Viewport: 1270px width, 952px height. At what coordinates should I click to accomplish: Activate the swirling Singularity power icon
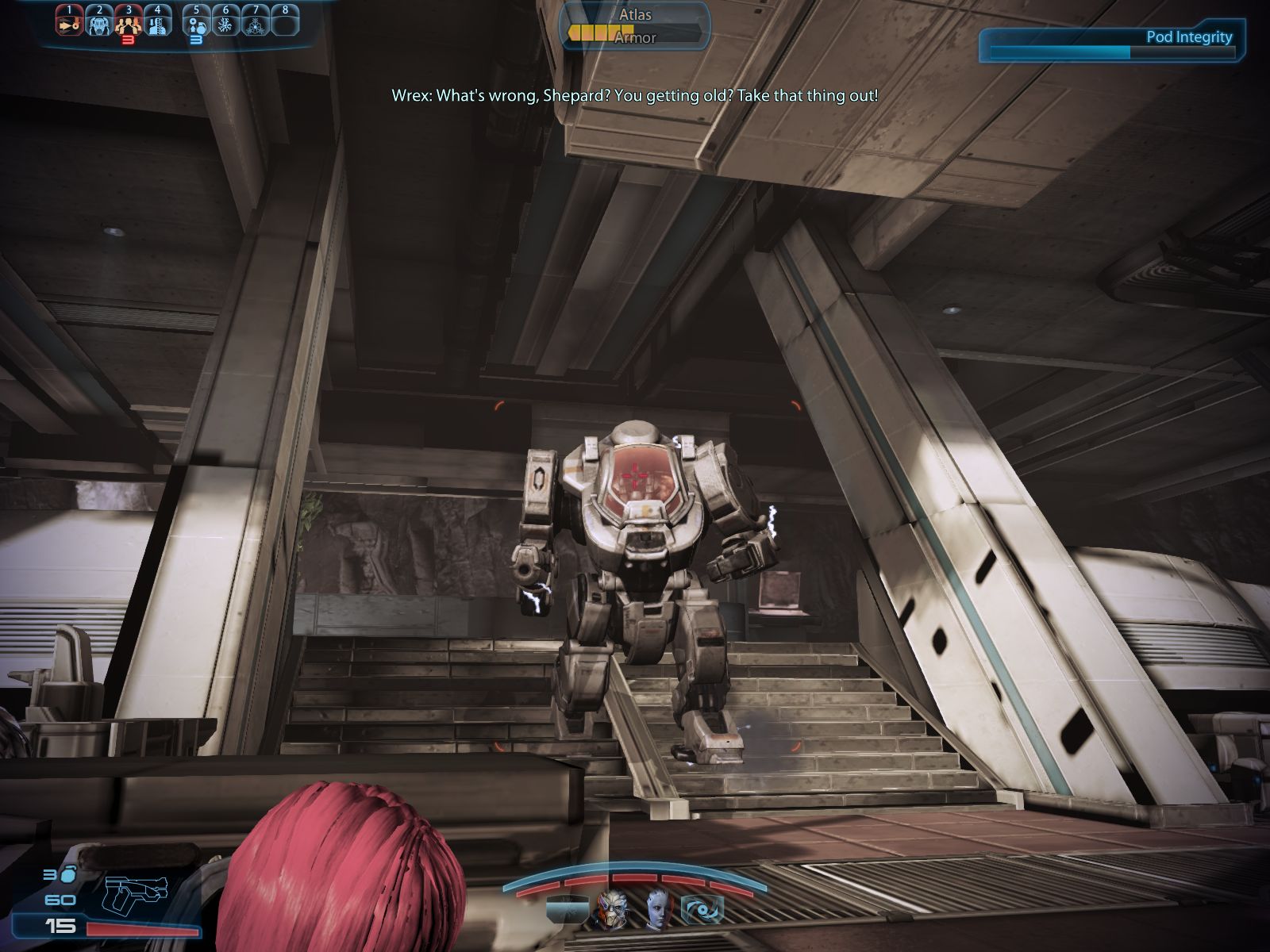pyautogui.click(x=703, y=909)
